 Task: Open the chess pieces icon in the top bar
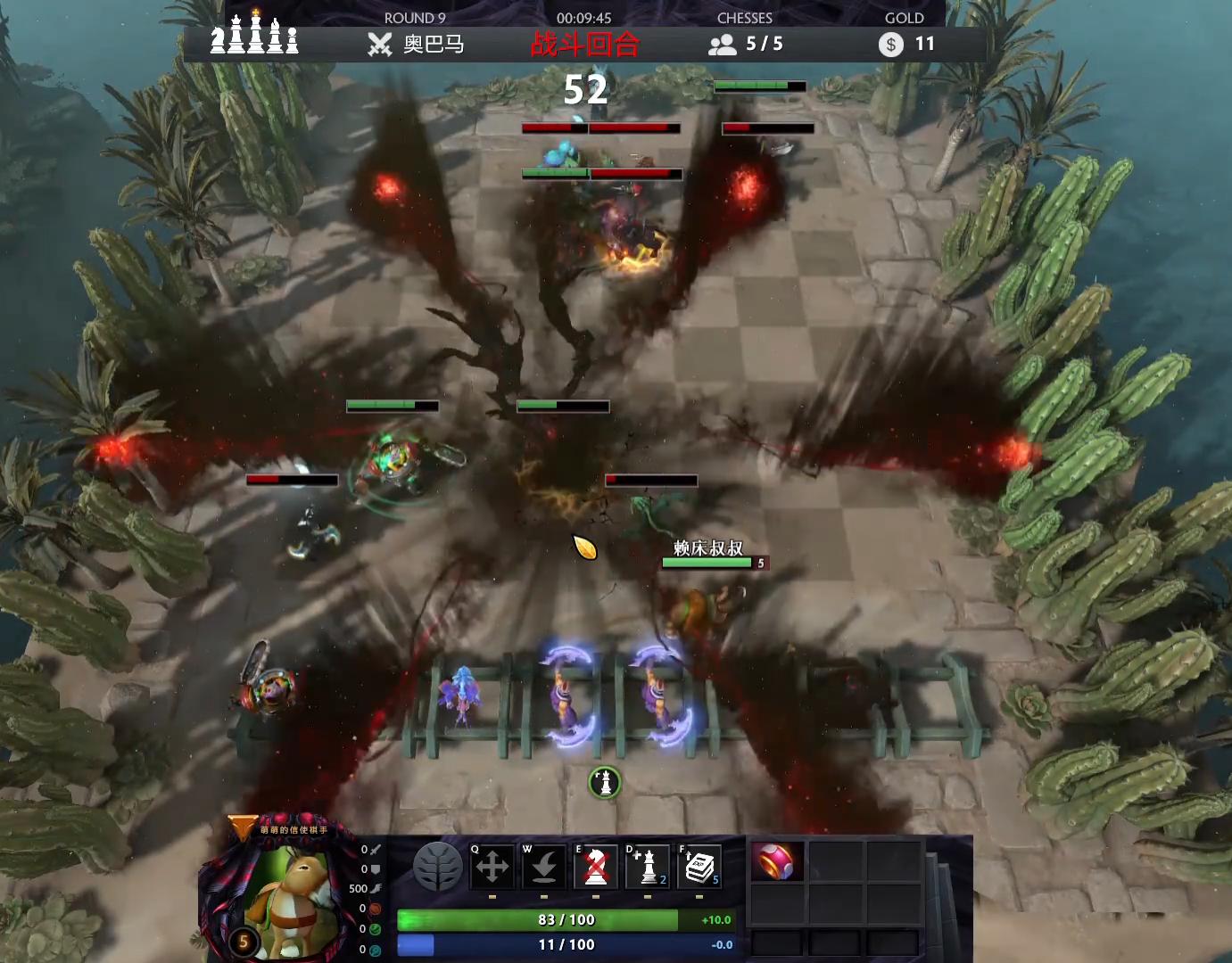pos(254,36)
